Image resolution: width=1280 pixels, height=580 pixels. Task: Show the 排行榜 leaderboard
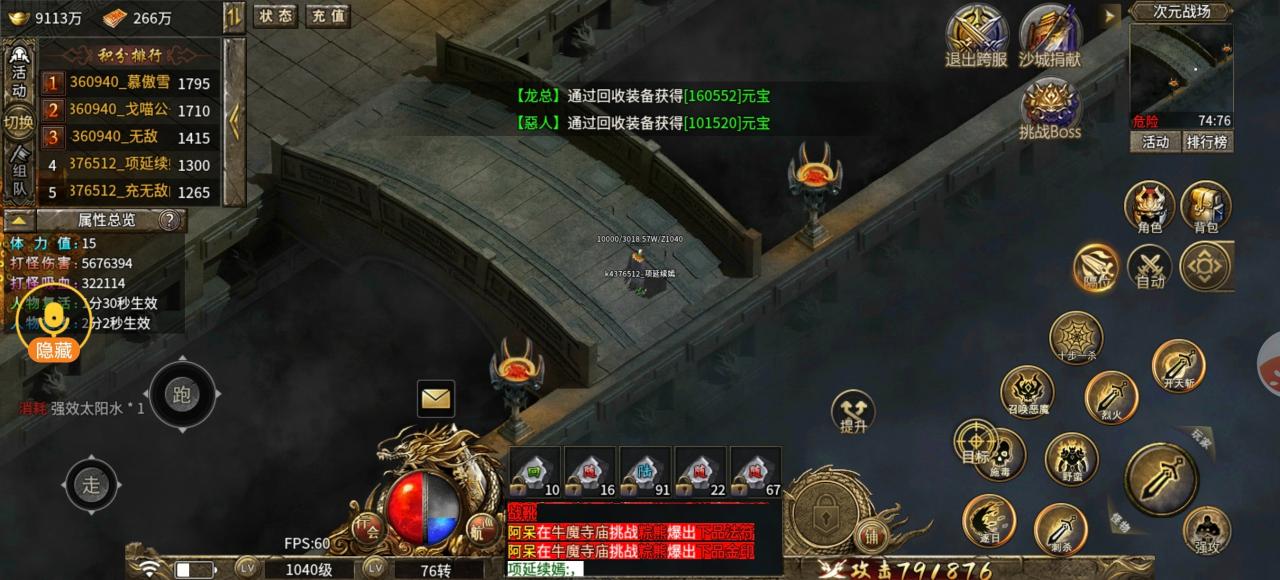click(1207, 142)
